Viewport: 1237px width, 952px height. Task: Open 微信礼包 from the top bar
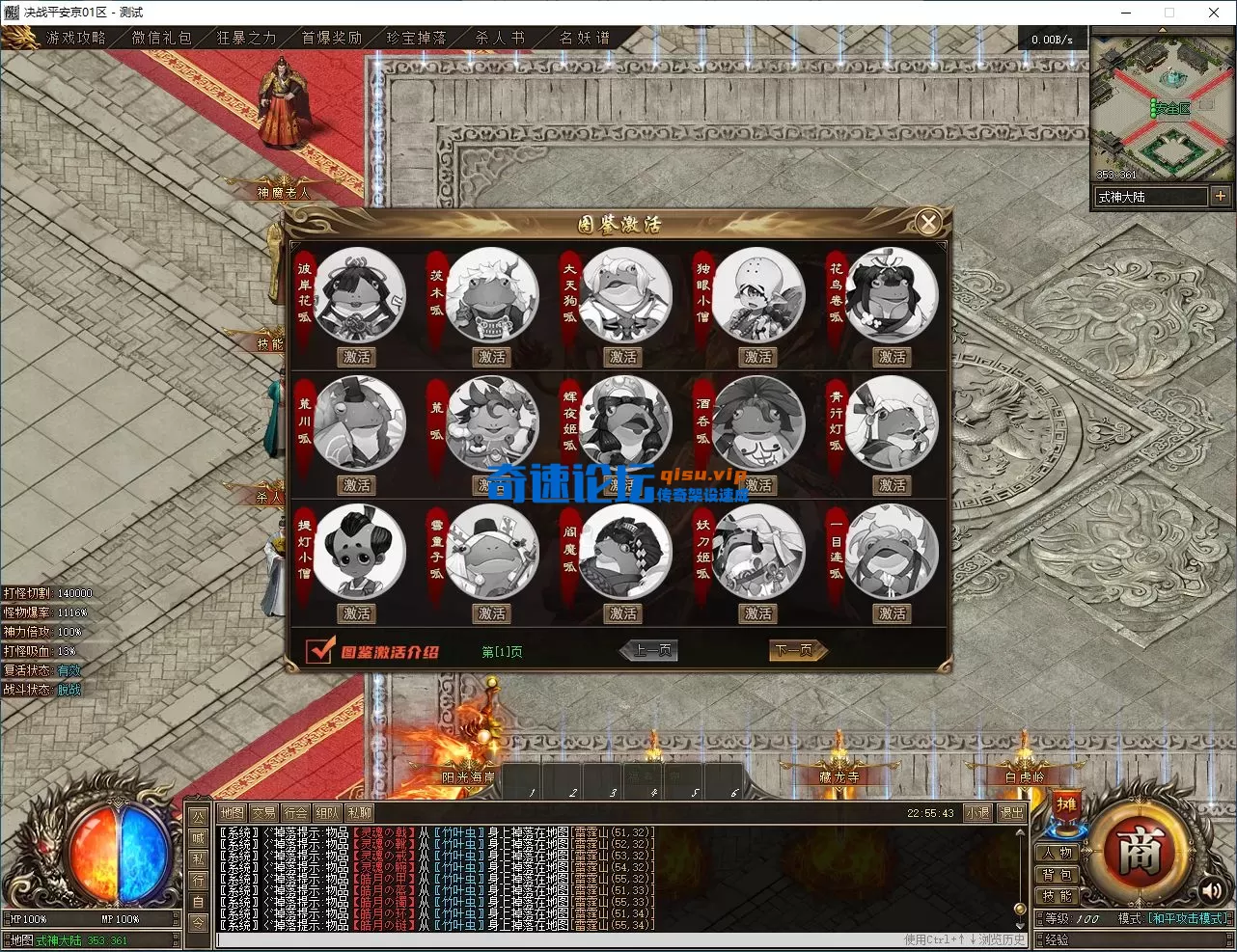coord(161,38)
